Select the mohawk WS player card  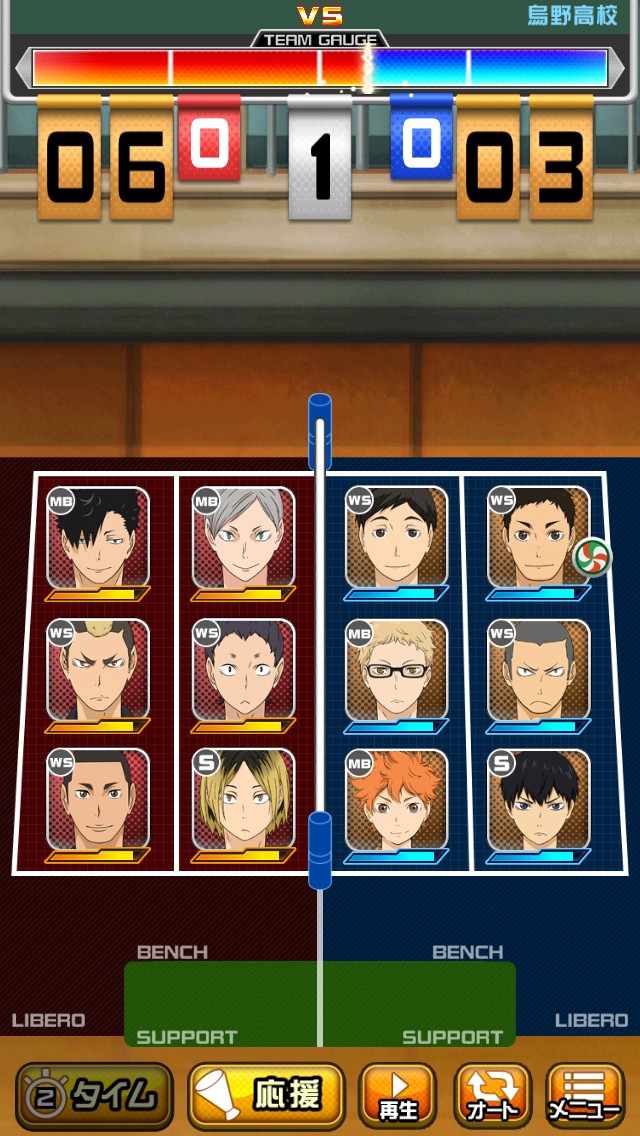[x=98, y=671]
